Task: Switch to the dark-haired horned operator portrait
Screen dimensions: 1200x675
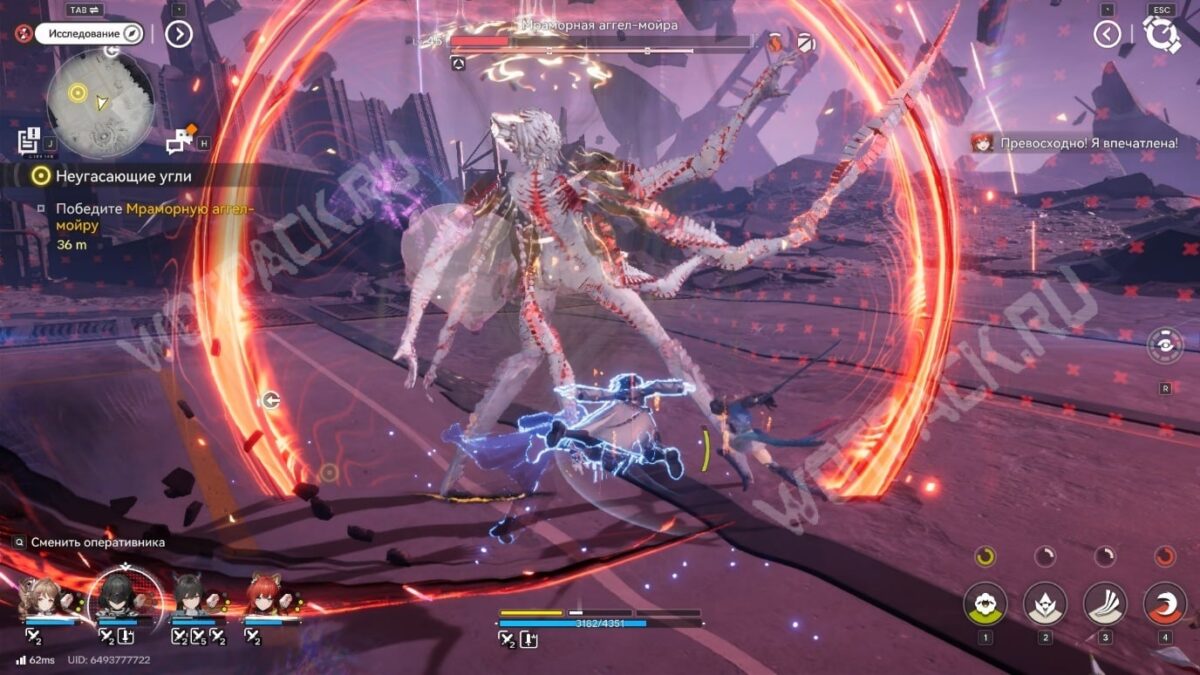Action: (x=194, y=599)
